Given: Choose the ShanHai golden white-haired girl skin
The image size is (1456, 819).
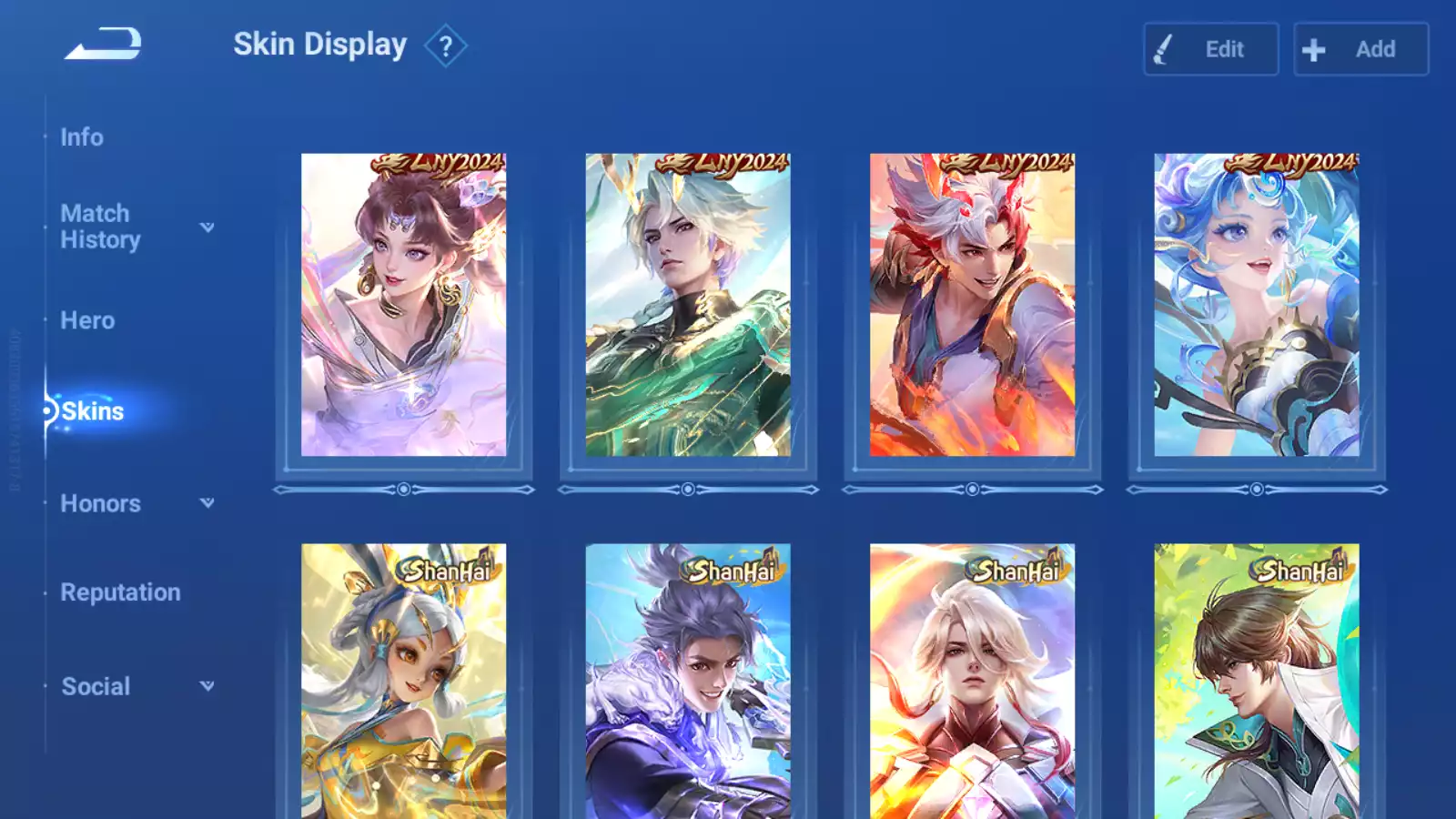Looking at the screenshot, I should [403, 681].
